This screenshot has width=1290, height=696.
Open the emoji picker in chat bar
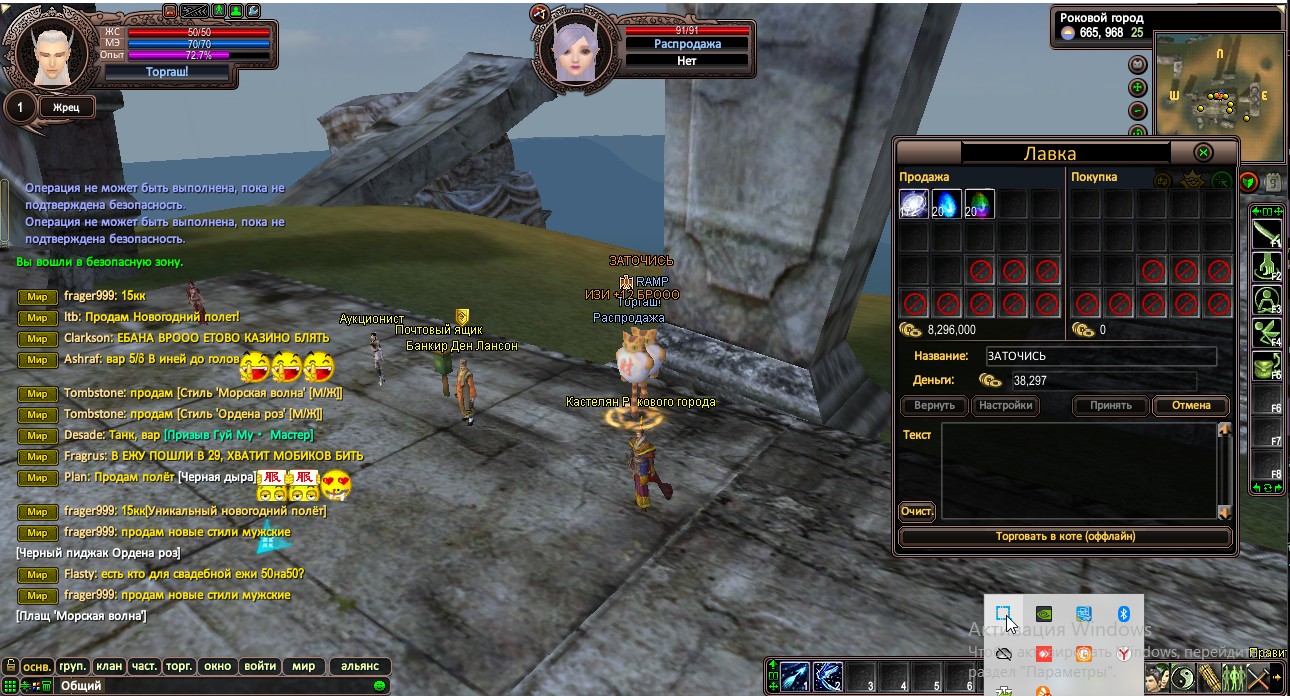(x=379, y=686)
